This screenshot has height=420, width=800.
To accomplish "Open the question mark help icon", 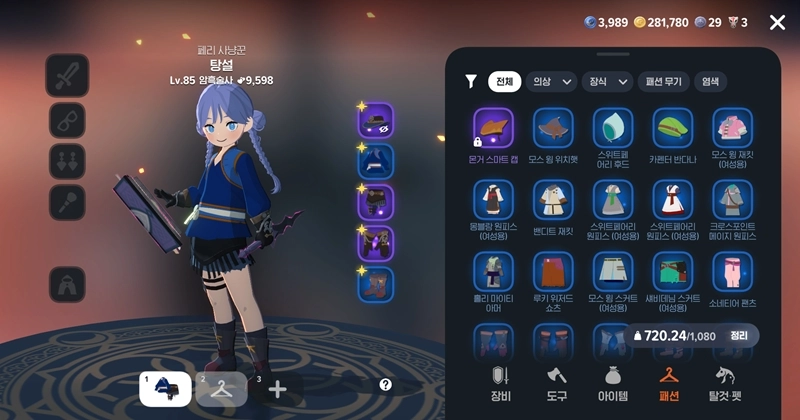I will pos(386,384).
